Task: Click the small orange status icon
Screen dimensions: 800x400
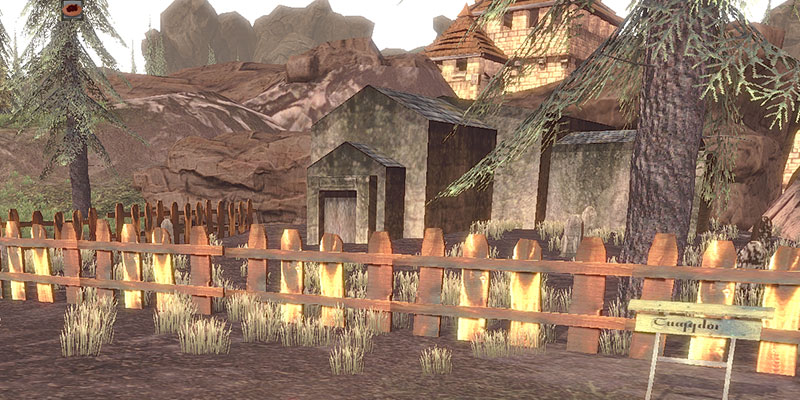Action: click(72, 9)
